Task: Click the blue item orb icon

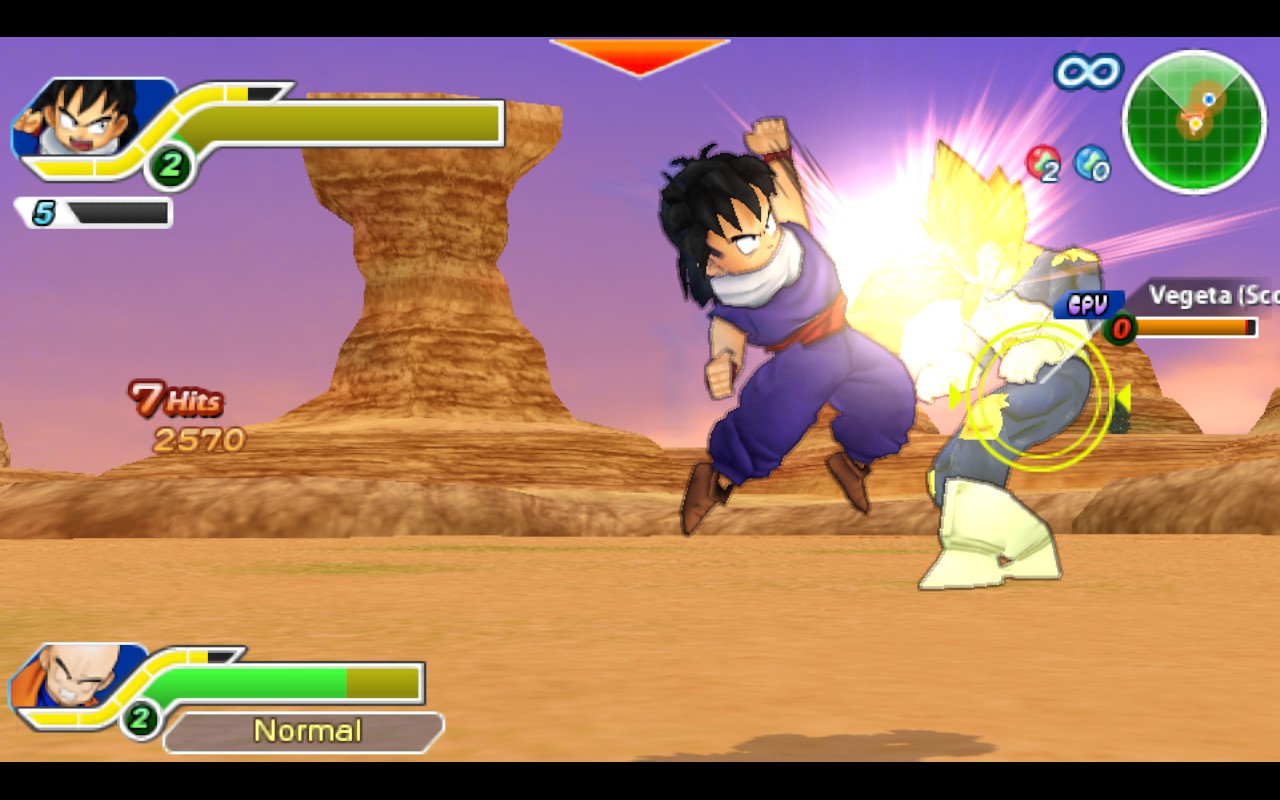Action: click(1092, 163)
